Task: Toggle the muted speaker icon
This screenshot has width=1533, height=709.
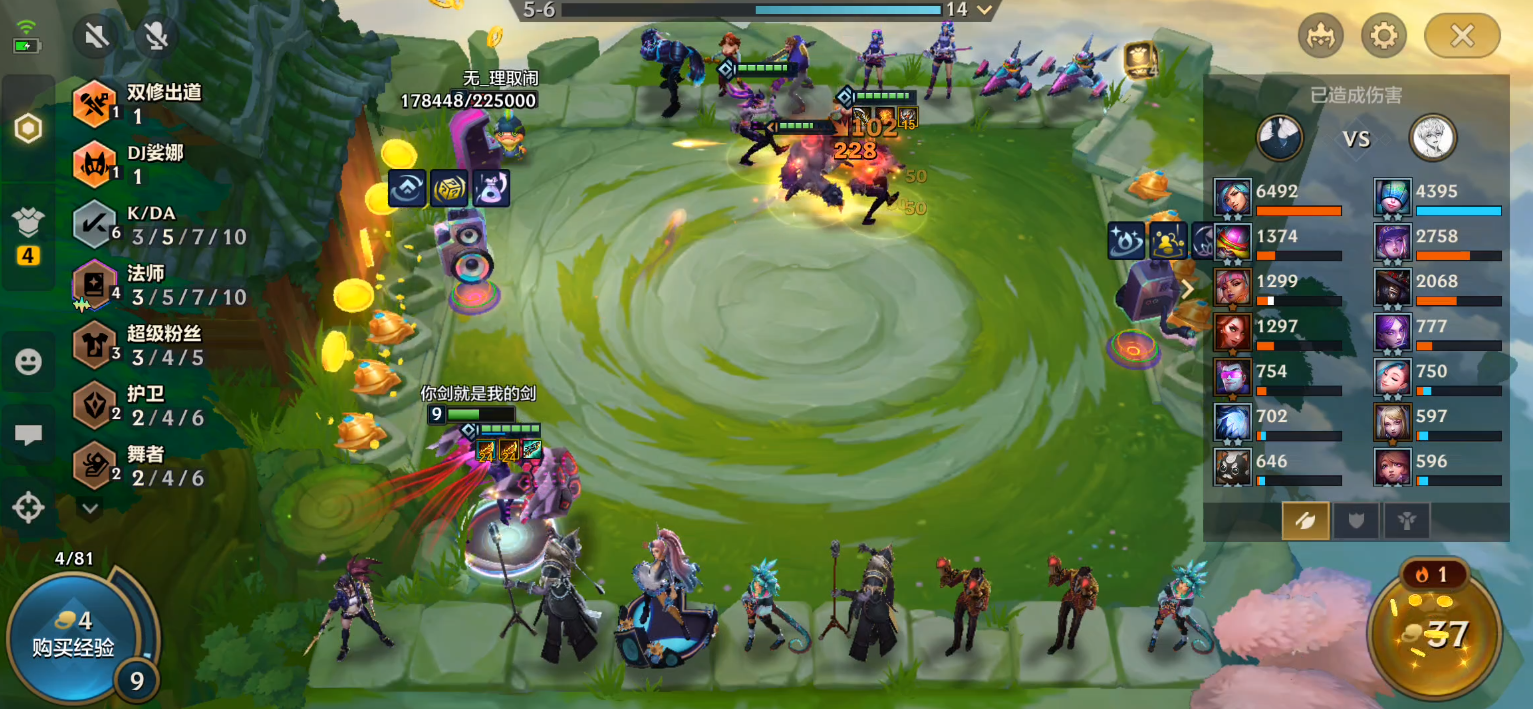Action: [x=97, y=37]
